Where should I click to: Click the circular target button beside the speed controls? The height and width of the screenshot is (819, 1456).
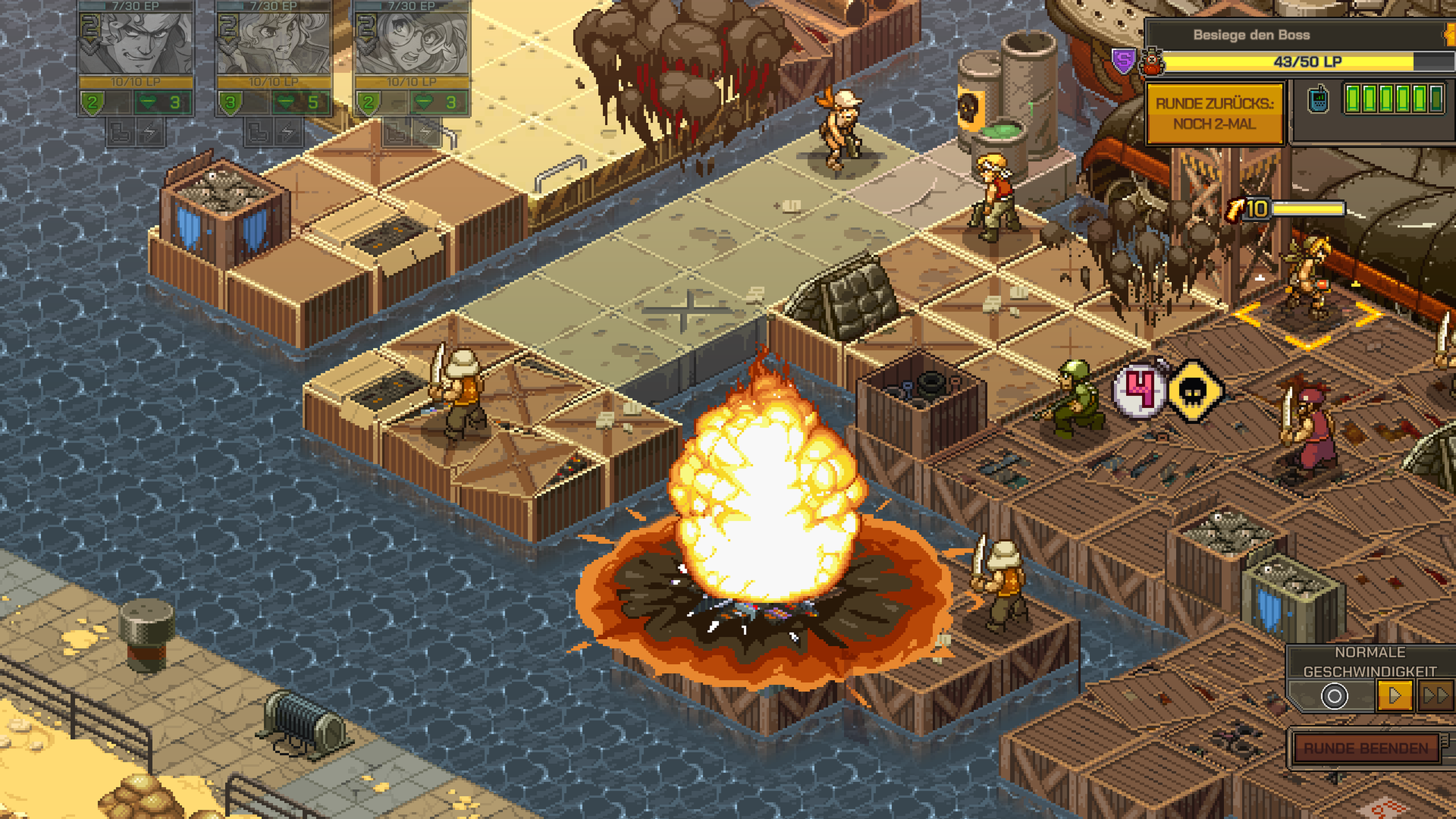pyautogui.click(x=1334, y=695)
